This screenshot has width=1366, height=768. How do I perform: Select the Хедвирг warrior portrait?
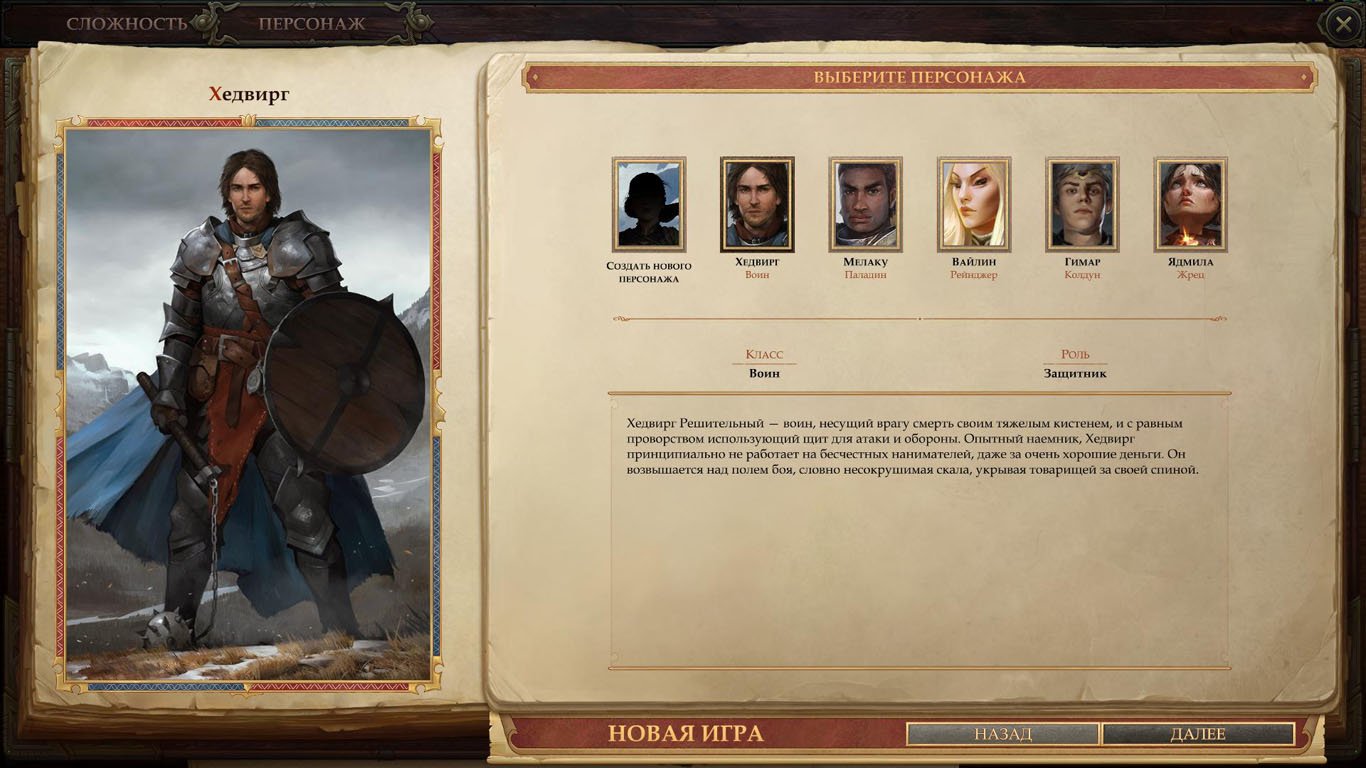pos(756,204)
